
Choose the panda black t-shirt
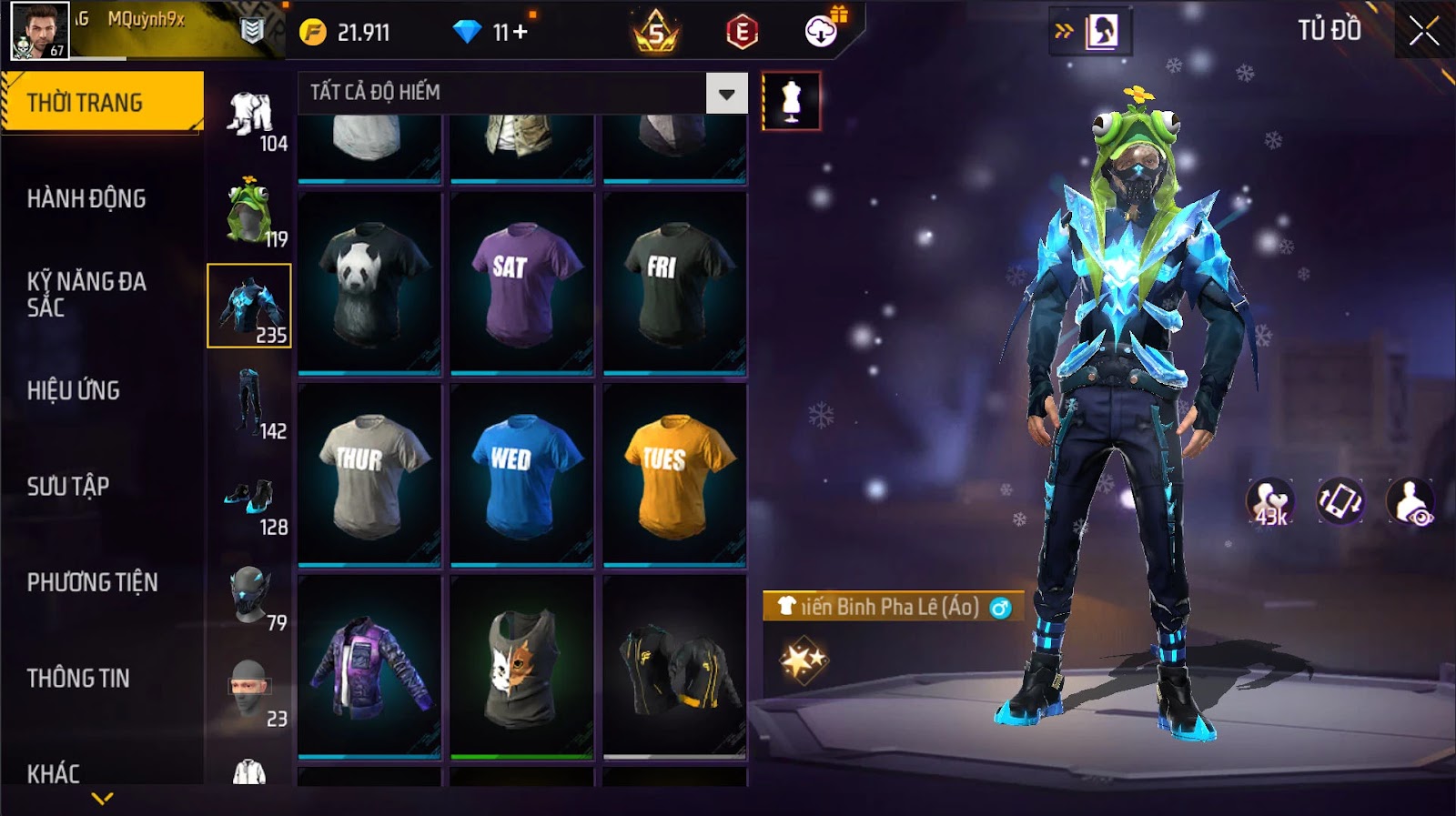tap(369, 283)
